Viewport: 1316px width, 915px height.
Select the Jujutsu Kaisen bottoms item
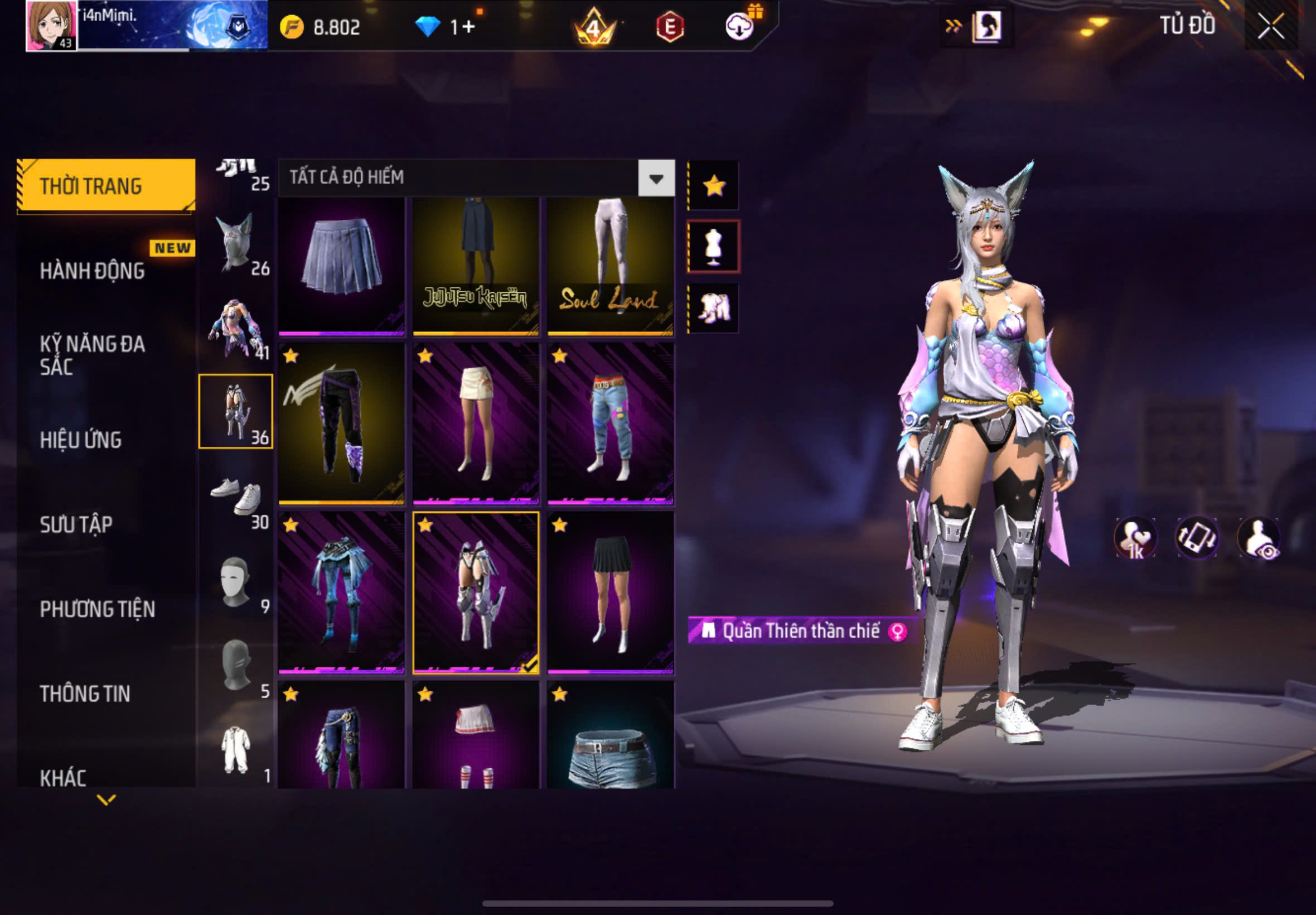point(475,266)
